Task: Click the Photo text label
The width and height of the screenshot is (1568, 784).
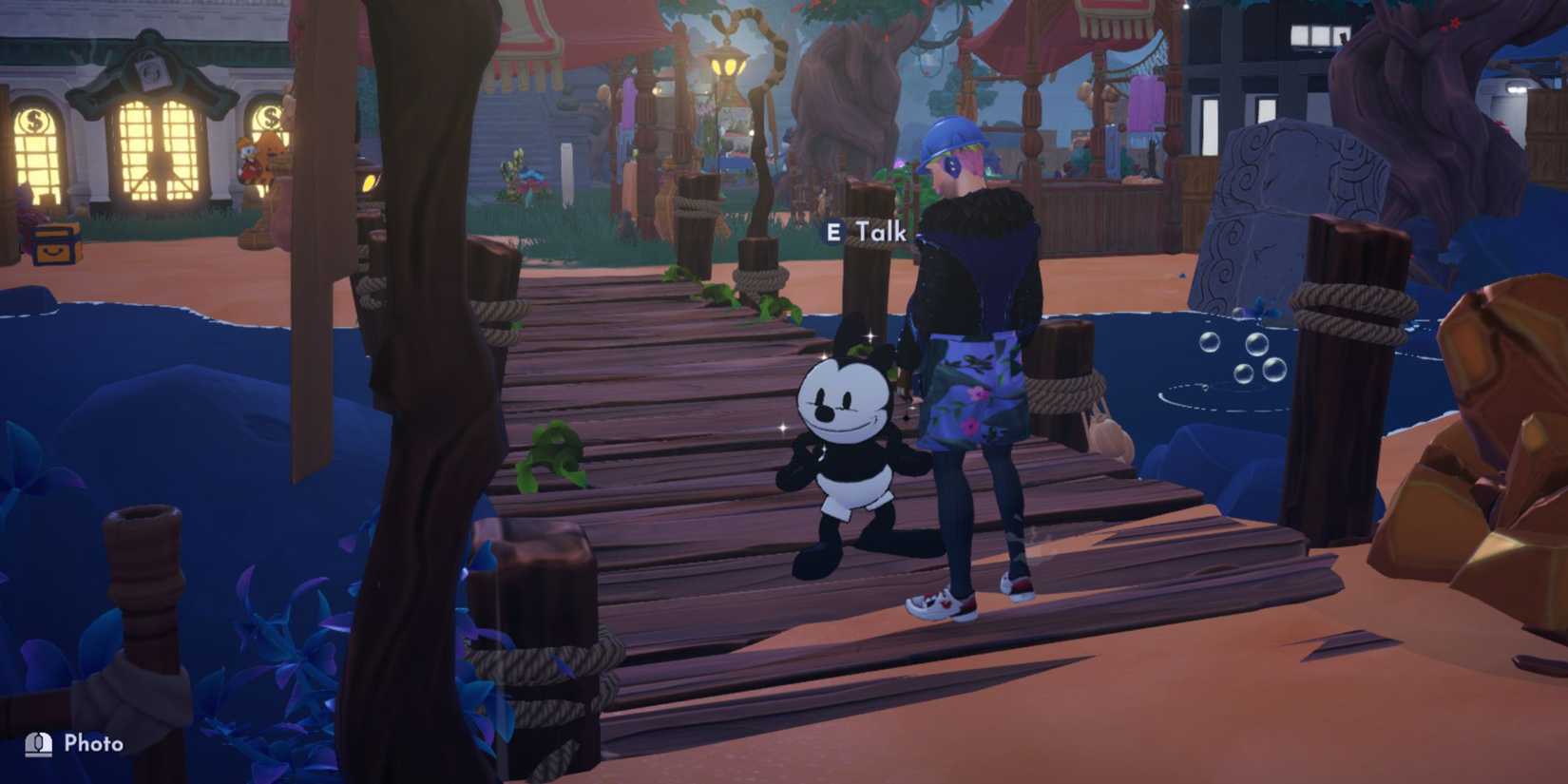Action: coord(95,744)
